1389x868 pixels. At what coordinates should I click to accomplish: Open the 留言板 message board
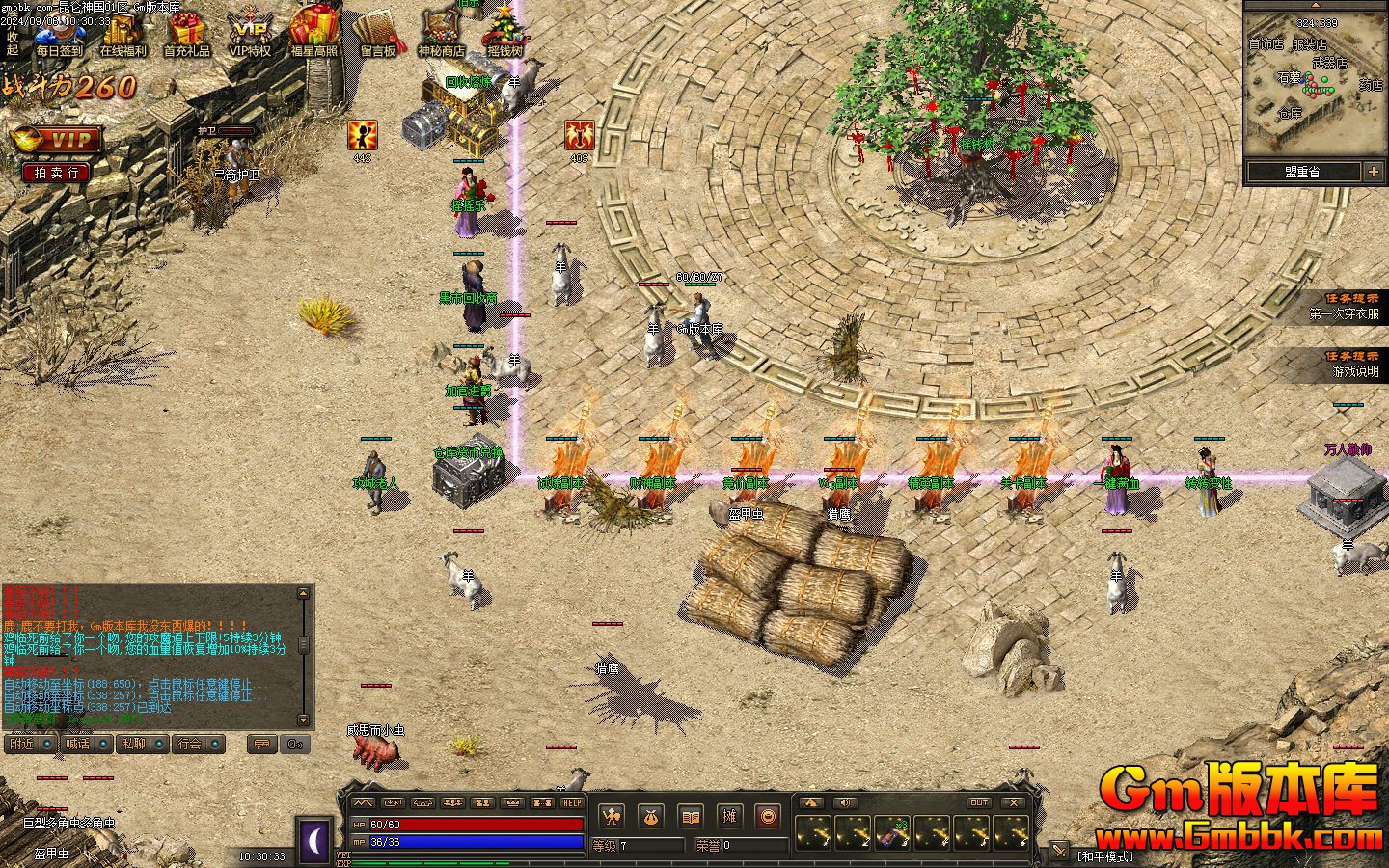pos(378,35)
